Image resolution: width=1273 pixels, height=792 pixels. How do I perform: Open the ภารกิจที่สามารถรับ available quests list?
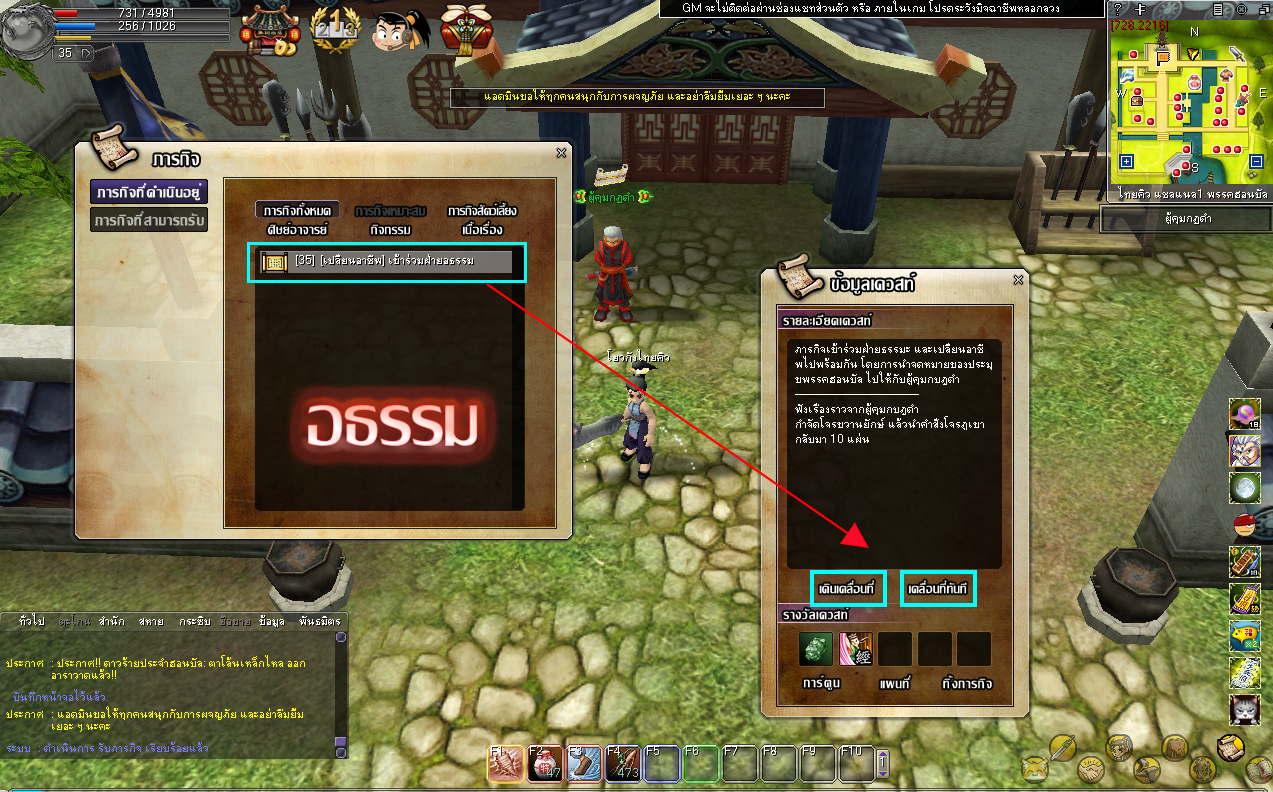(x=149, y=220)
